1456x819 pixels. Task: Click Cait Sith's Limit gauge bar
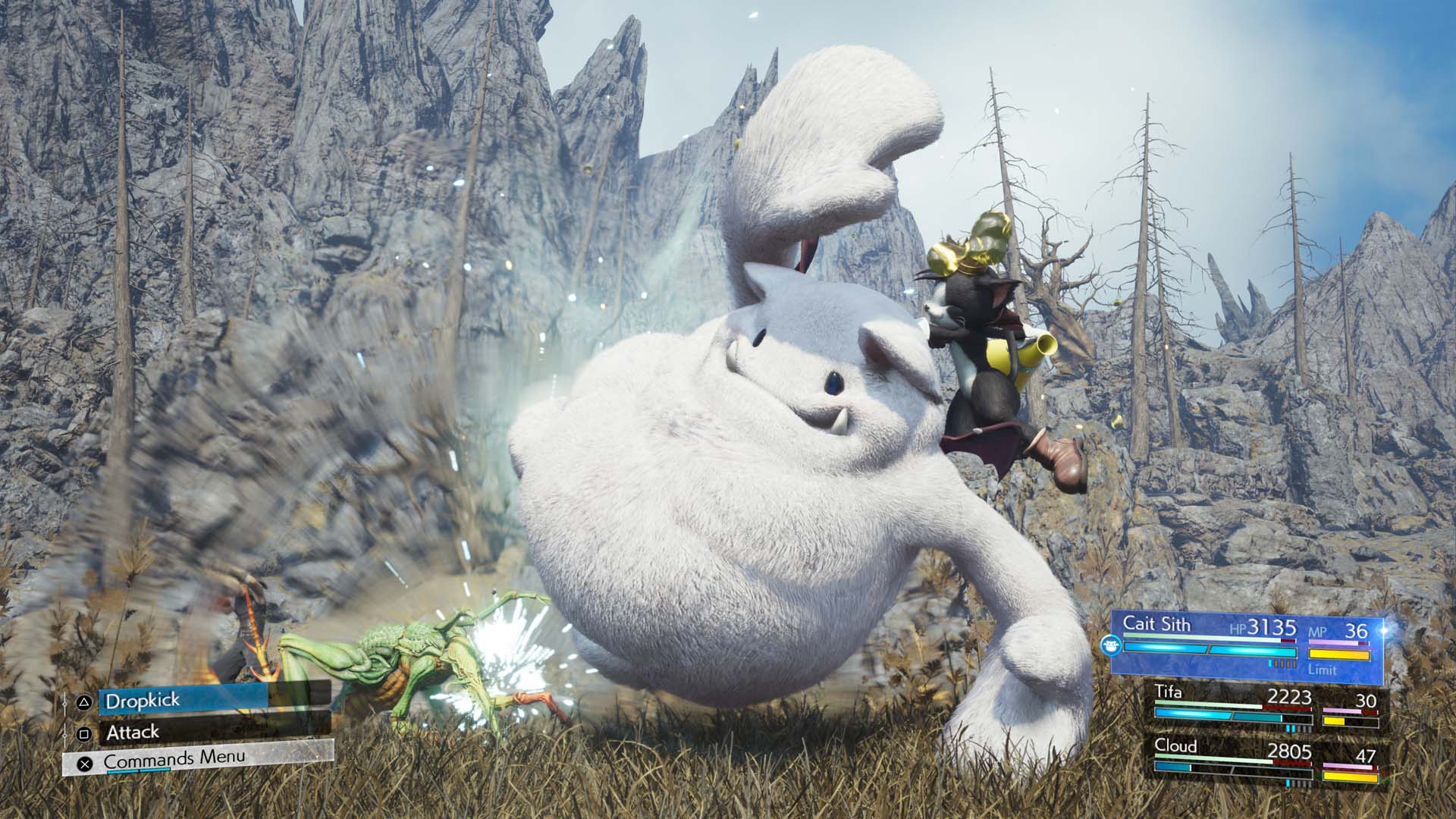[x=1338, y=654]
